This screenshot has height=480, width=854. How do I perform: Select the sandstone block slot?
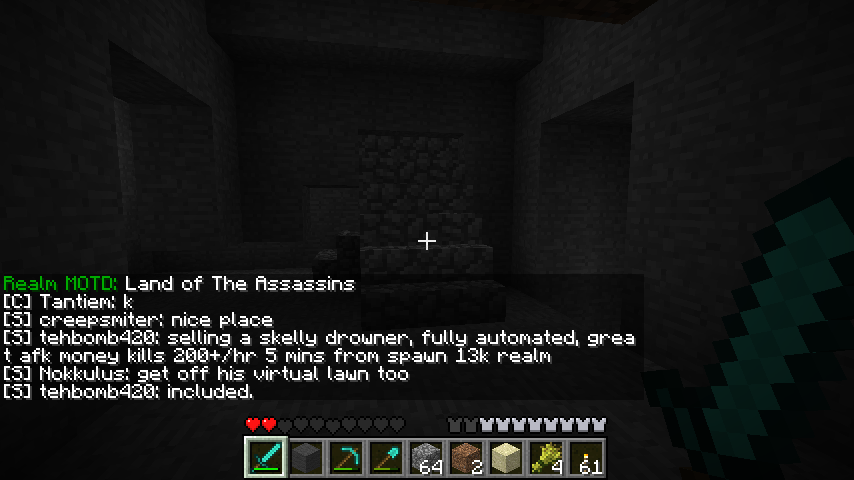click(507, 458)
